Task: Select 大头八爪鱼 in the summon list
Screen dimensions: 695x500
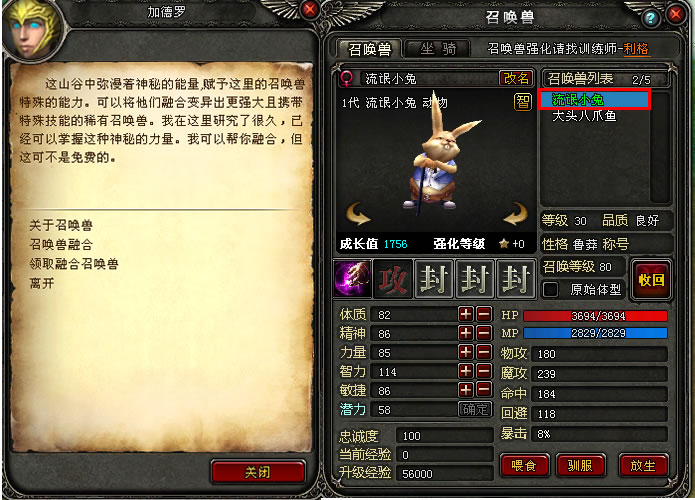Action: pyautogui.click(x=585, y=116)
